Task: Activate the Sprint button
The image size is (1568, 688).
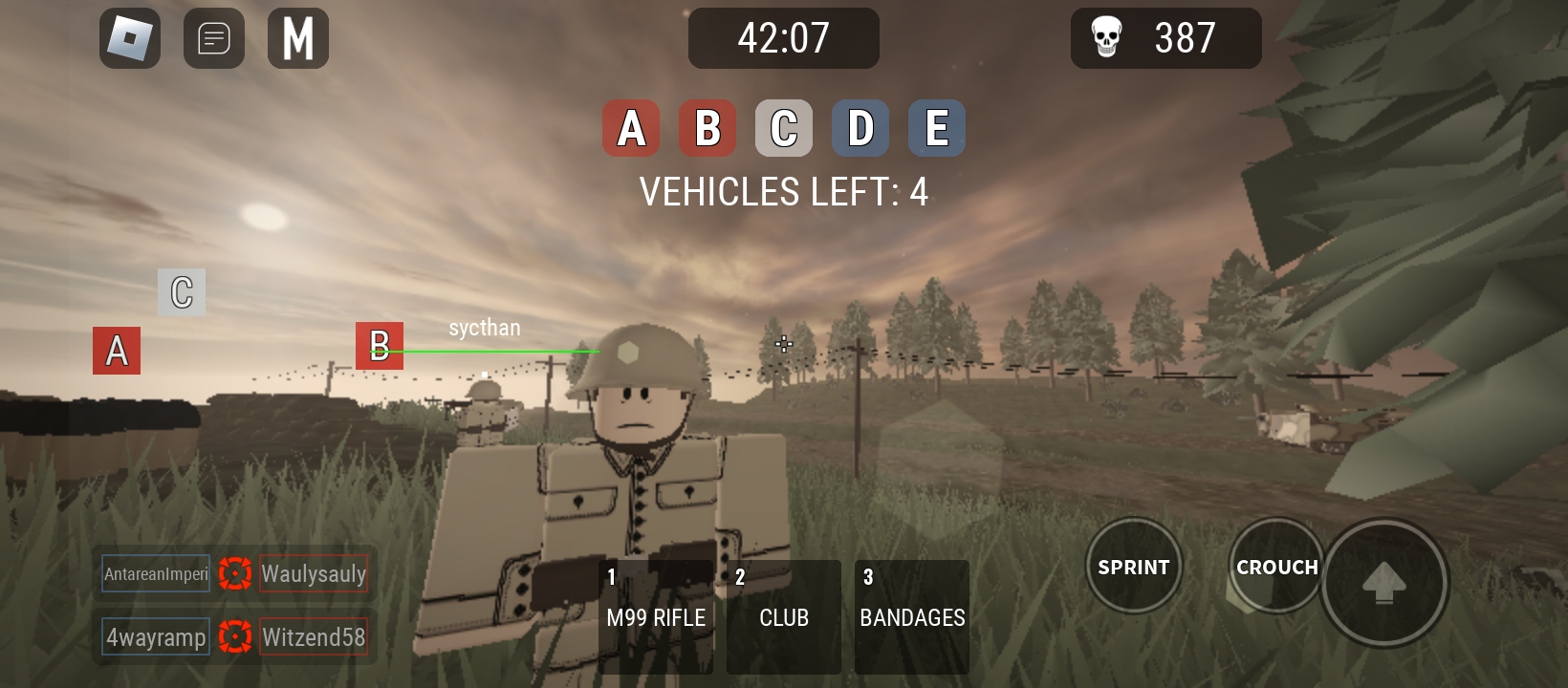Action: coord(1134,566)
